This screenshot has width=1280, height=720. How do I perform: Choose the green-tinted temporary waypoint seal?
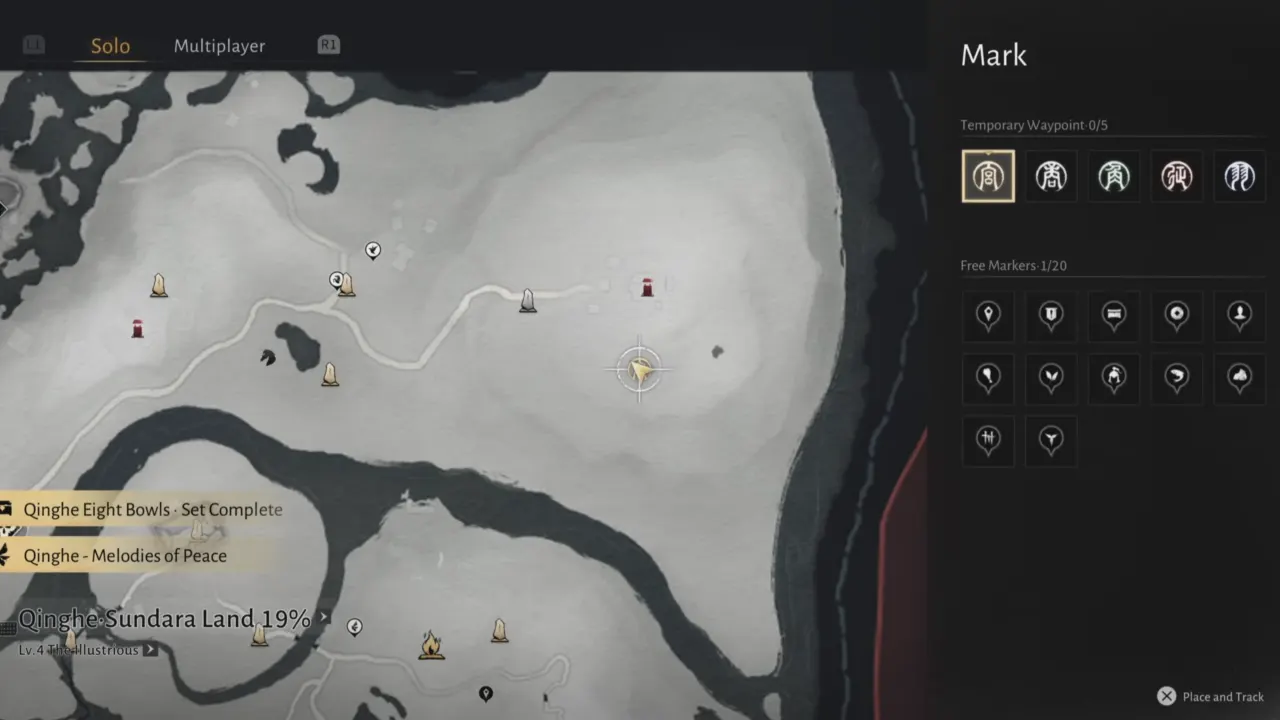1113,176
